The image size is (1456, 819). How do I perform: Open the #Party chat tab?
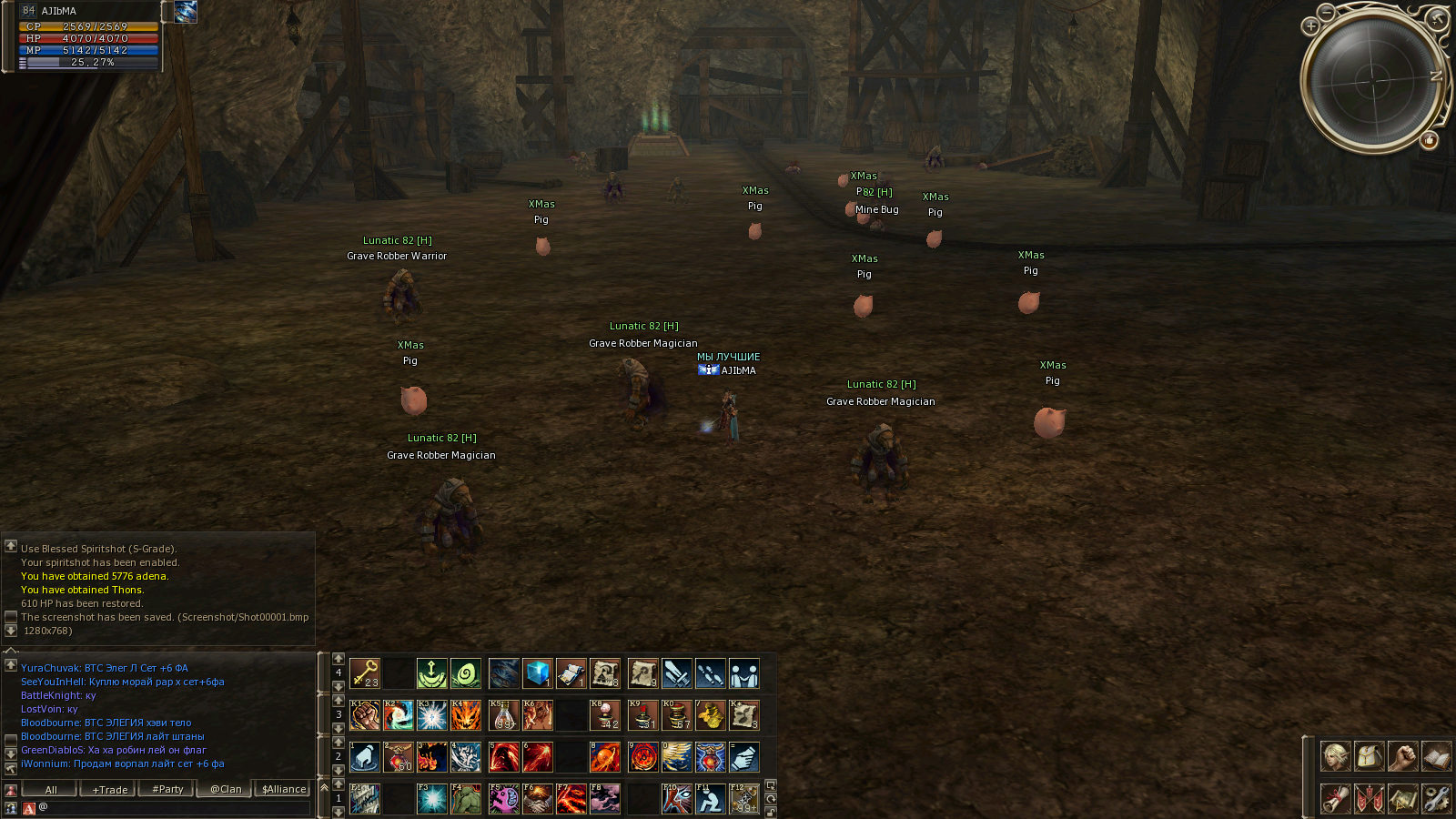coord(167,789)
